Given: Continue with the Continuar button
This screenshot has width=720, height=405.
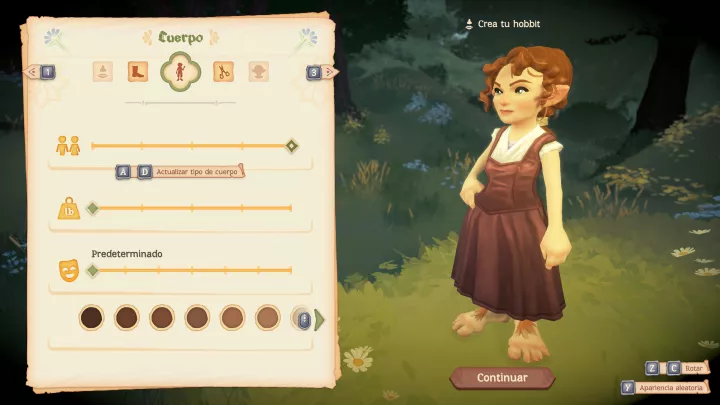Looking at the screenshot, I should click(502, 378).
